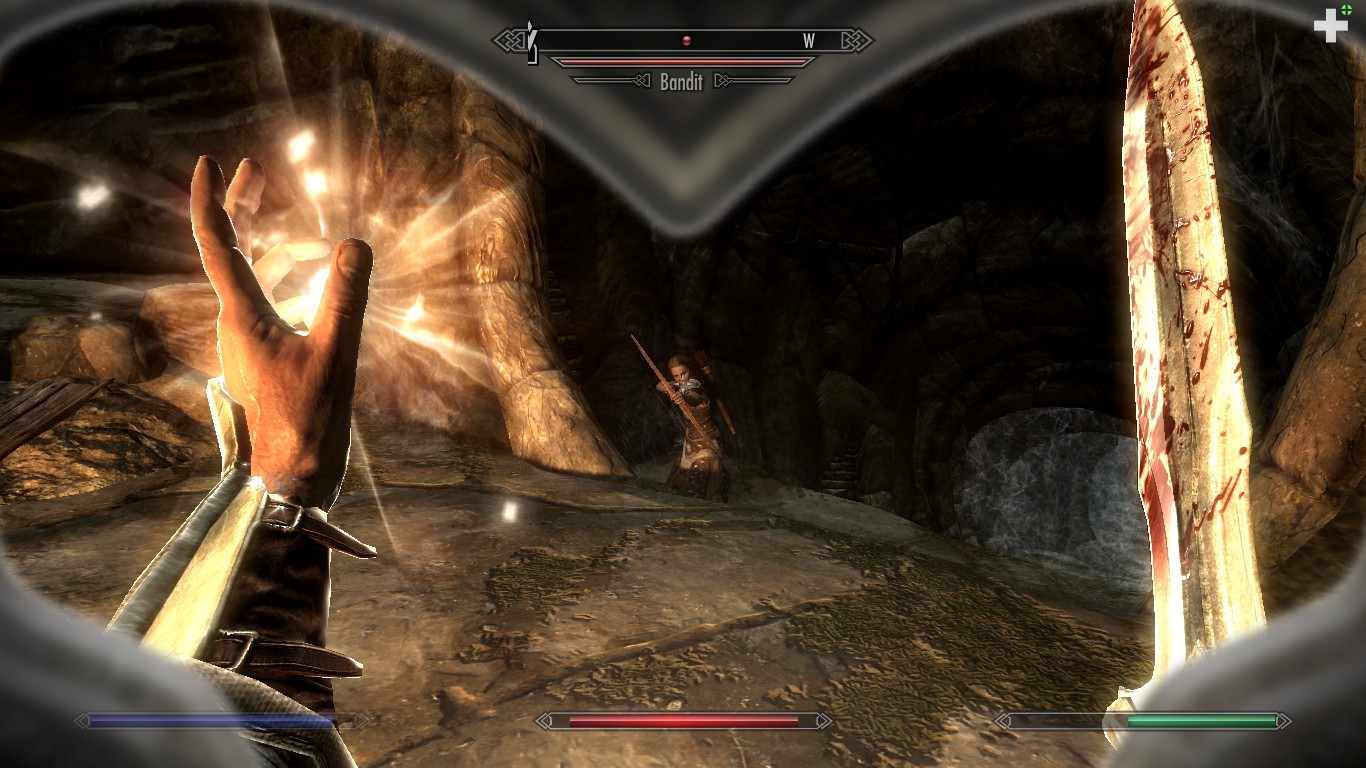Screen dimensions: 1366x768
Task: Select the white location marker on the compass
Action: (x=533, y=44)
